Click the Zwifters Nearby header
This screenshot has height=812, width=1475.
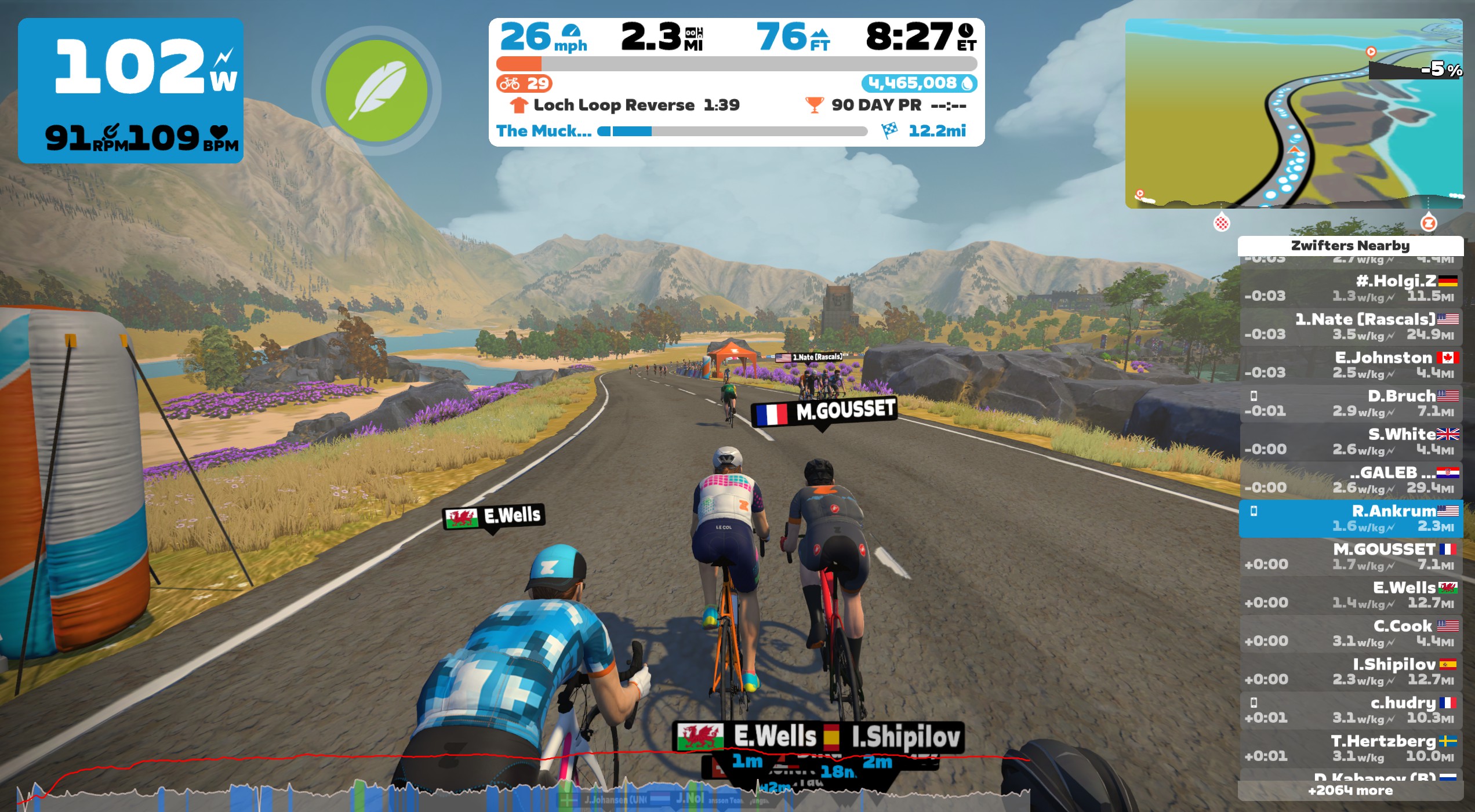coord(1350,246)
